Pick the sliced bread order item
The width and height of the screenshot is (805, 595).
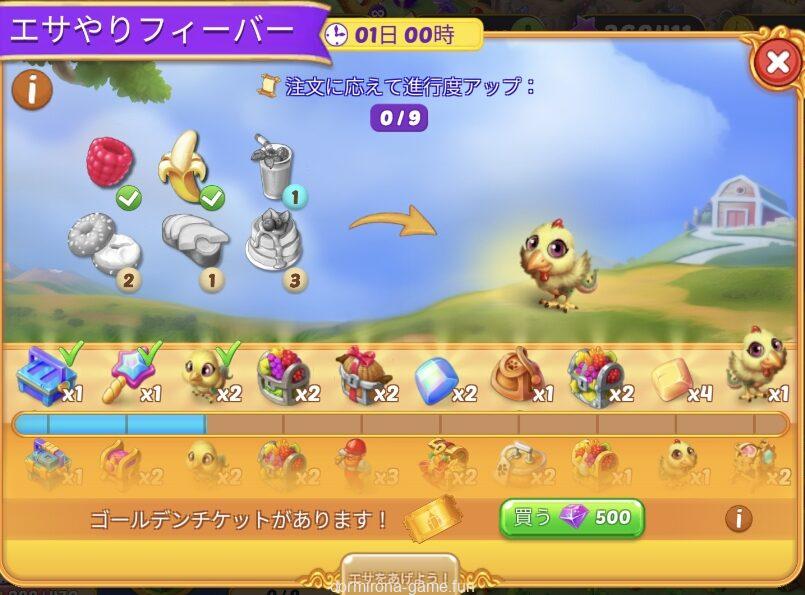193,238
